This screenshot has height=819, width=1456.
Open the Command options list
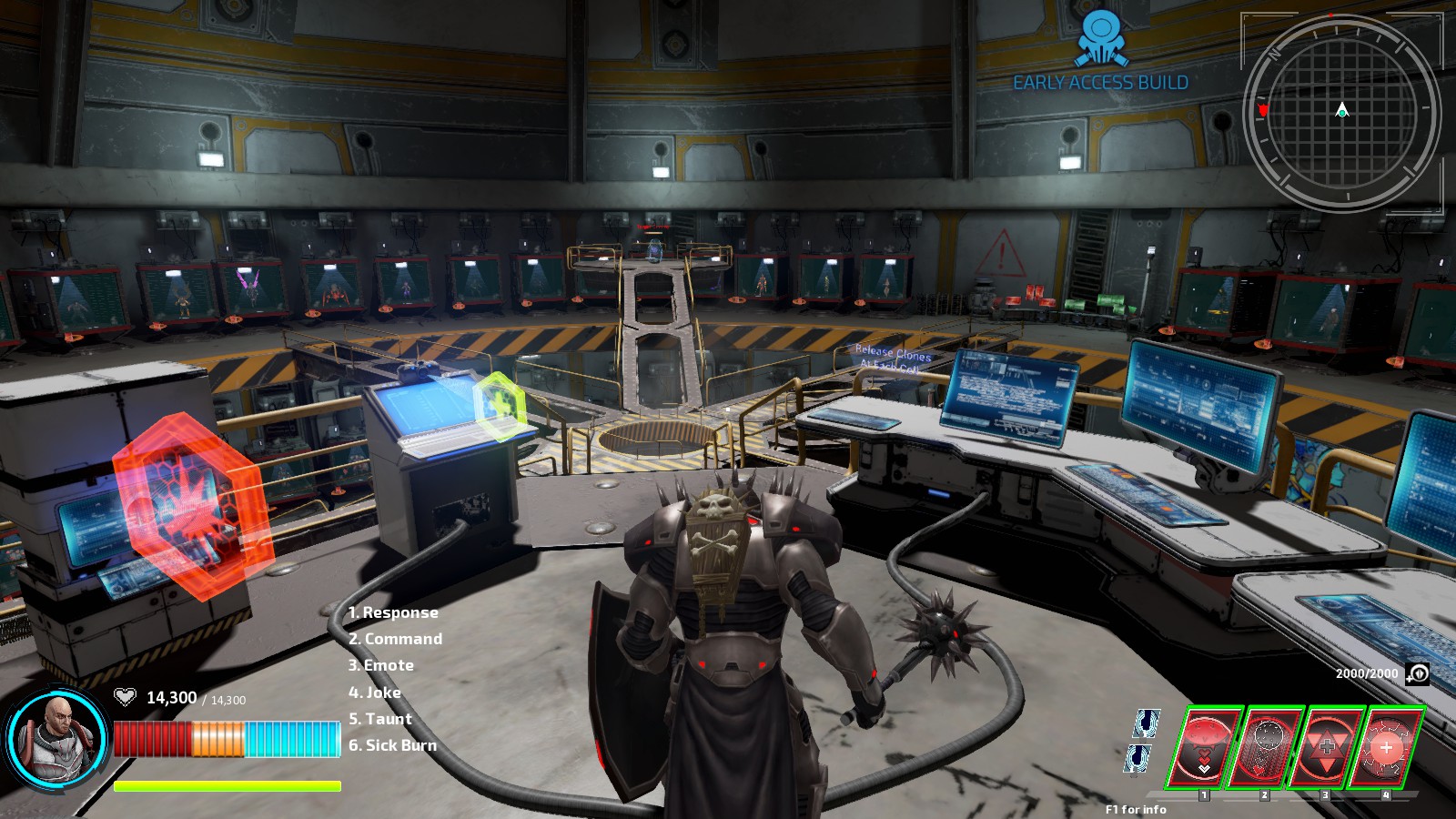[395, 639]
